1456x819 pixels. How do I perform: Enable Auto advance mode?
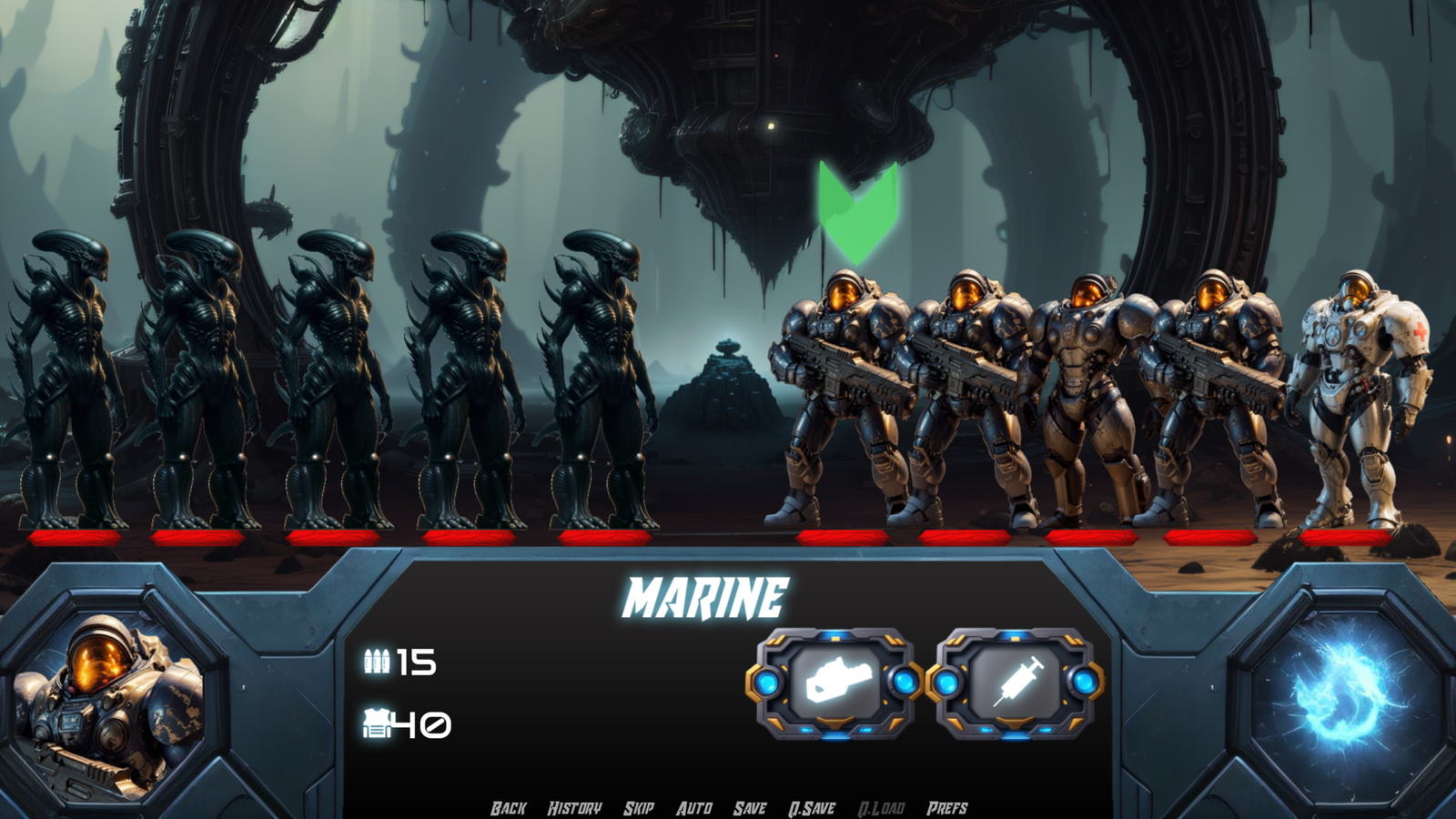[694, 808]
